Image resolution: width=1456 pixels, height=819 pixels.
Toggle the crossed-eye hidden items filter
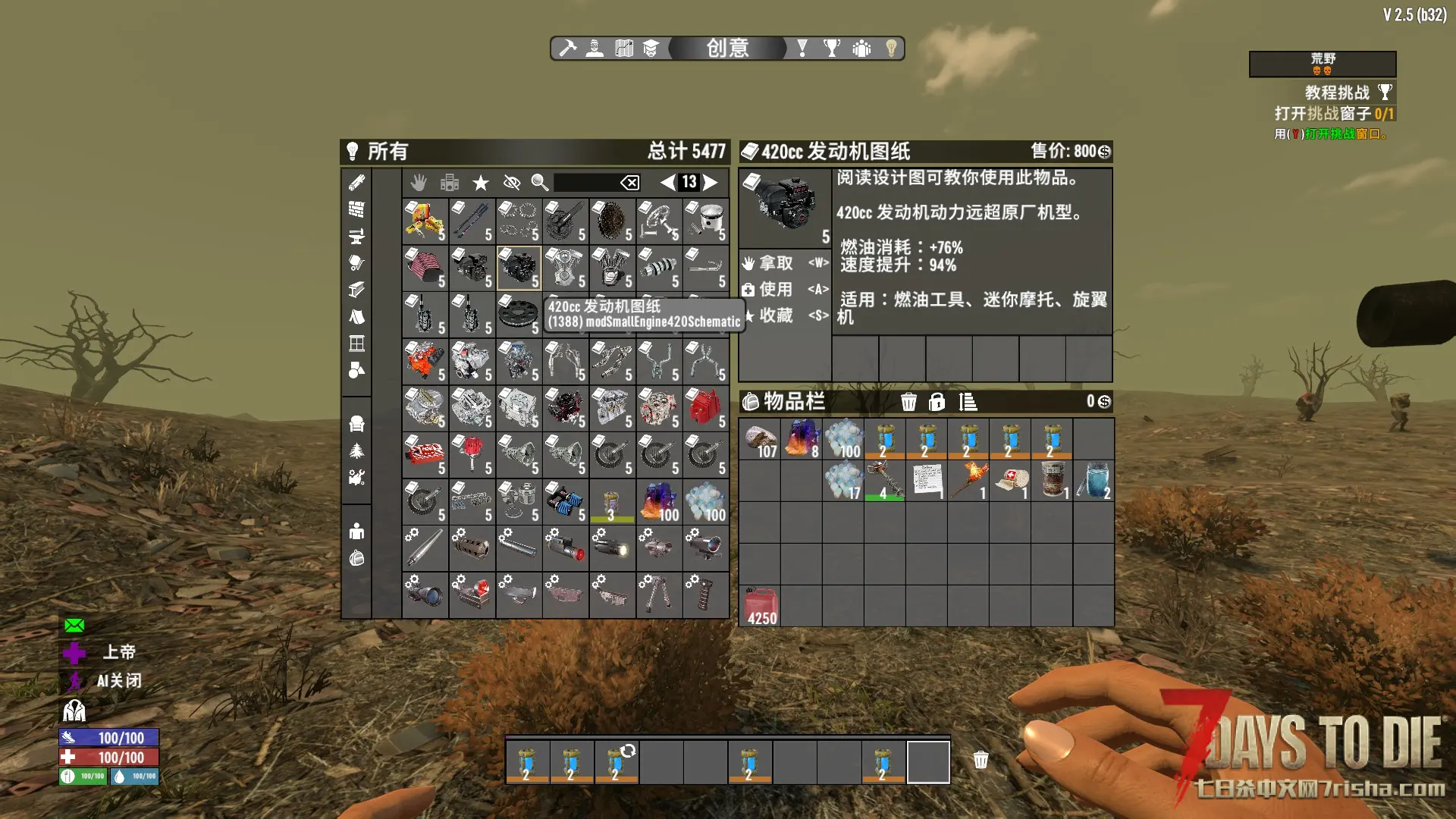pos(512,182)
